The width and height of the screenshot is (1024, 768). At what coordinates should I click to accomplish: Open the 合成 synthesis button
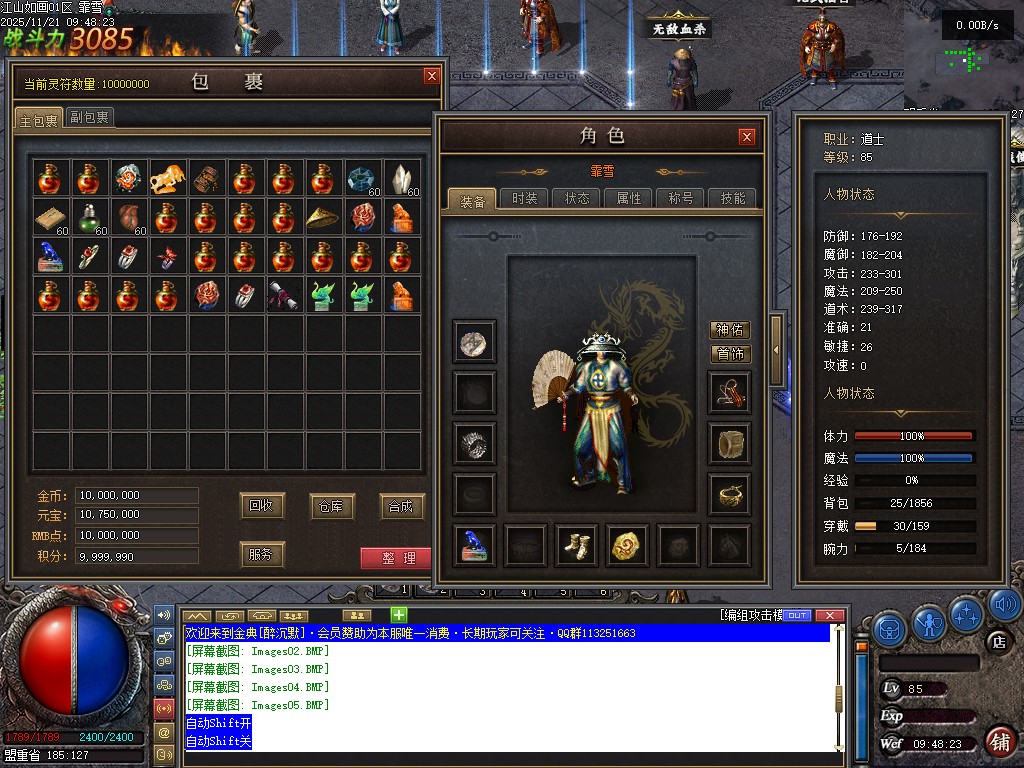(401, 506)
